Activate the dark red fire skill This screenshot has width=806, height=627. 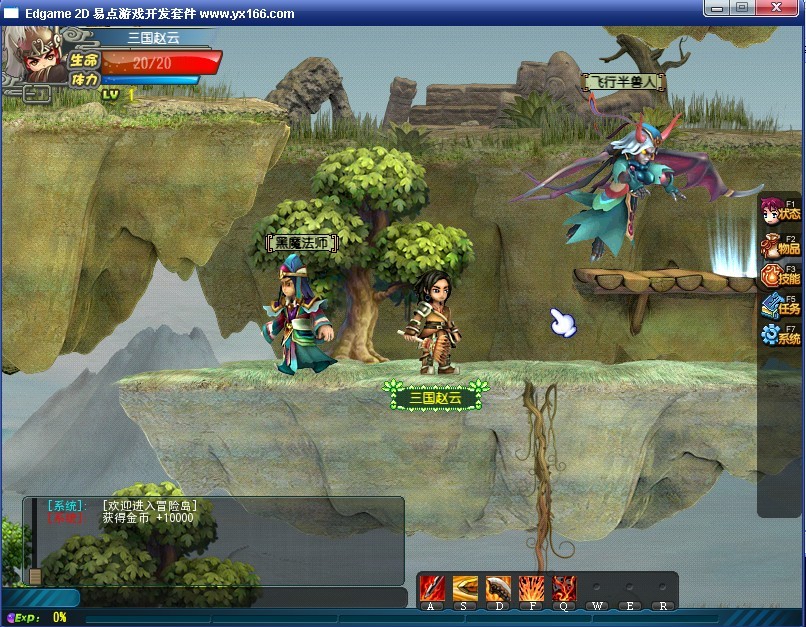[x=564, y=588]
